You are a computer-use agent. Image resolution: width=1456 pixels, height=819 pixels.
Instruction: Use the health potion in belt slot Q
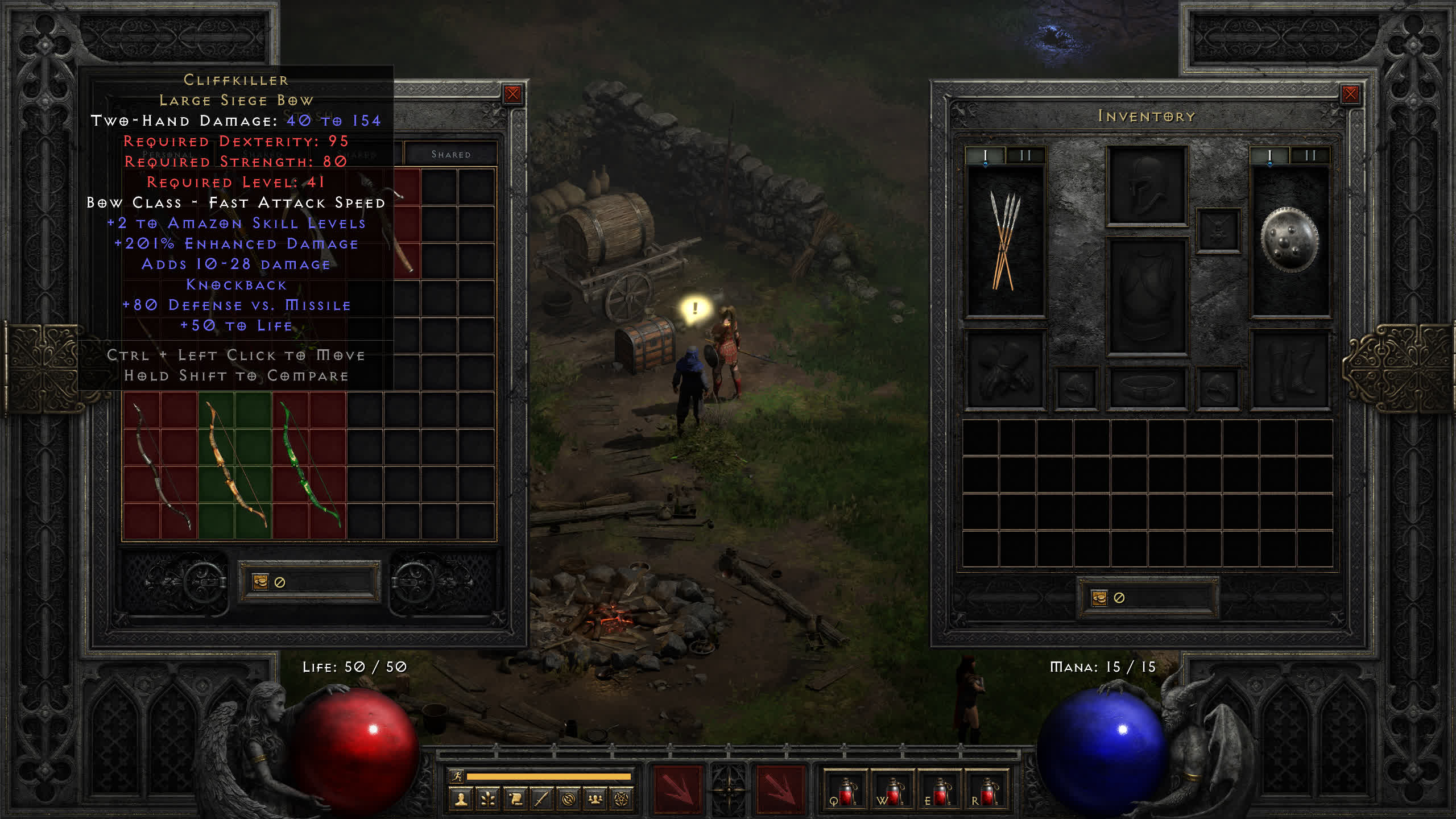click(846, 791)
